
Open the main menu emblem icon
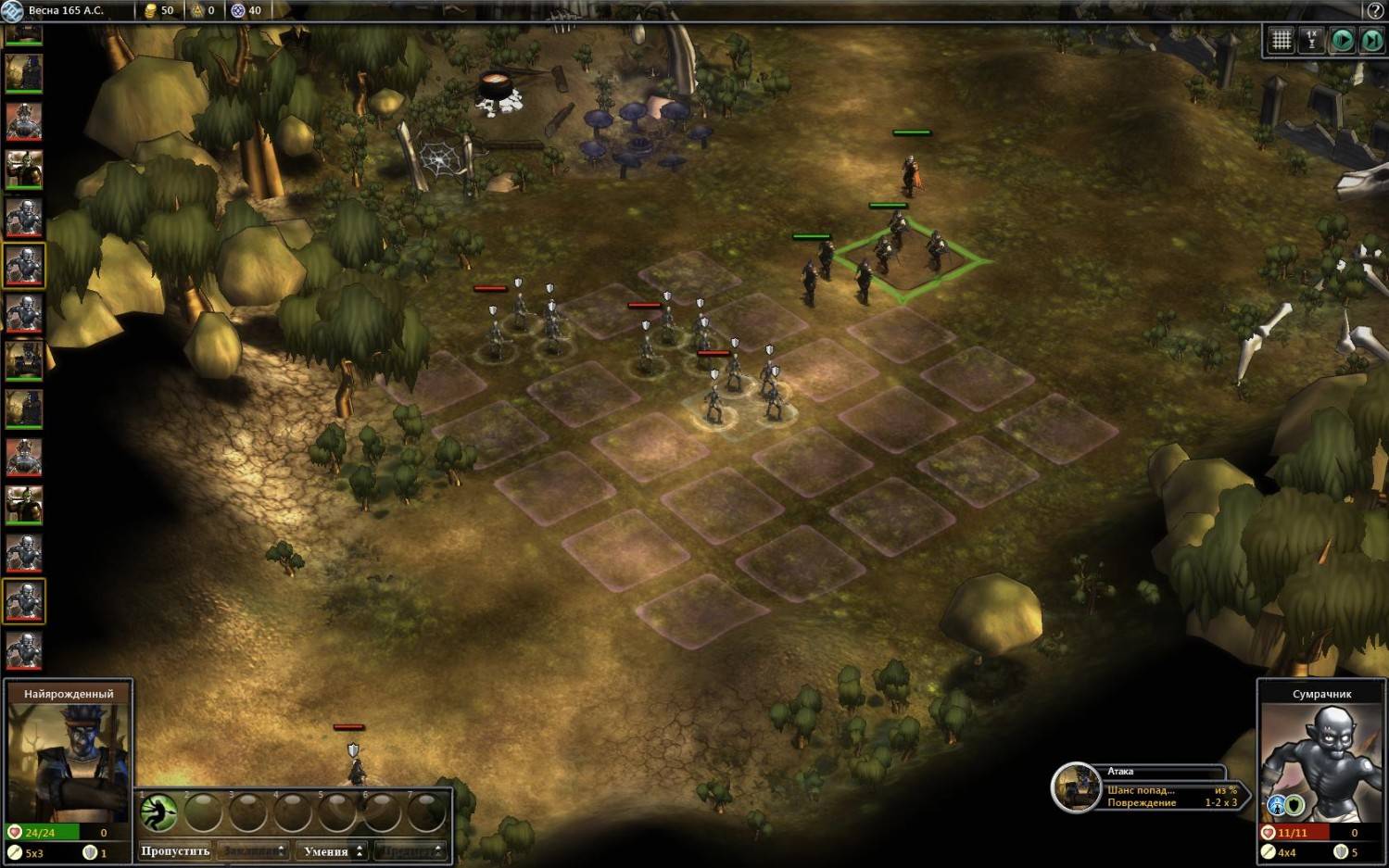(12, 10)
